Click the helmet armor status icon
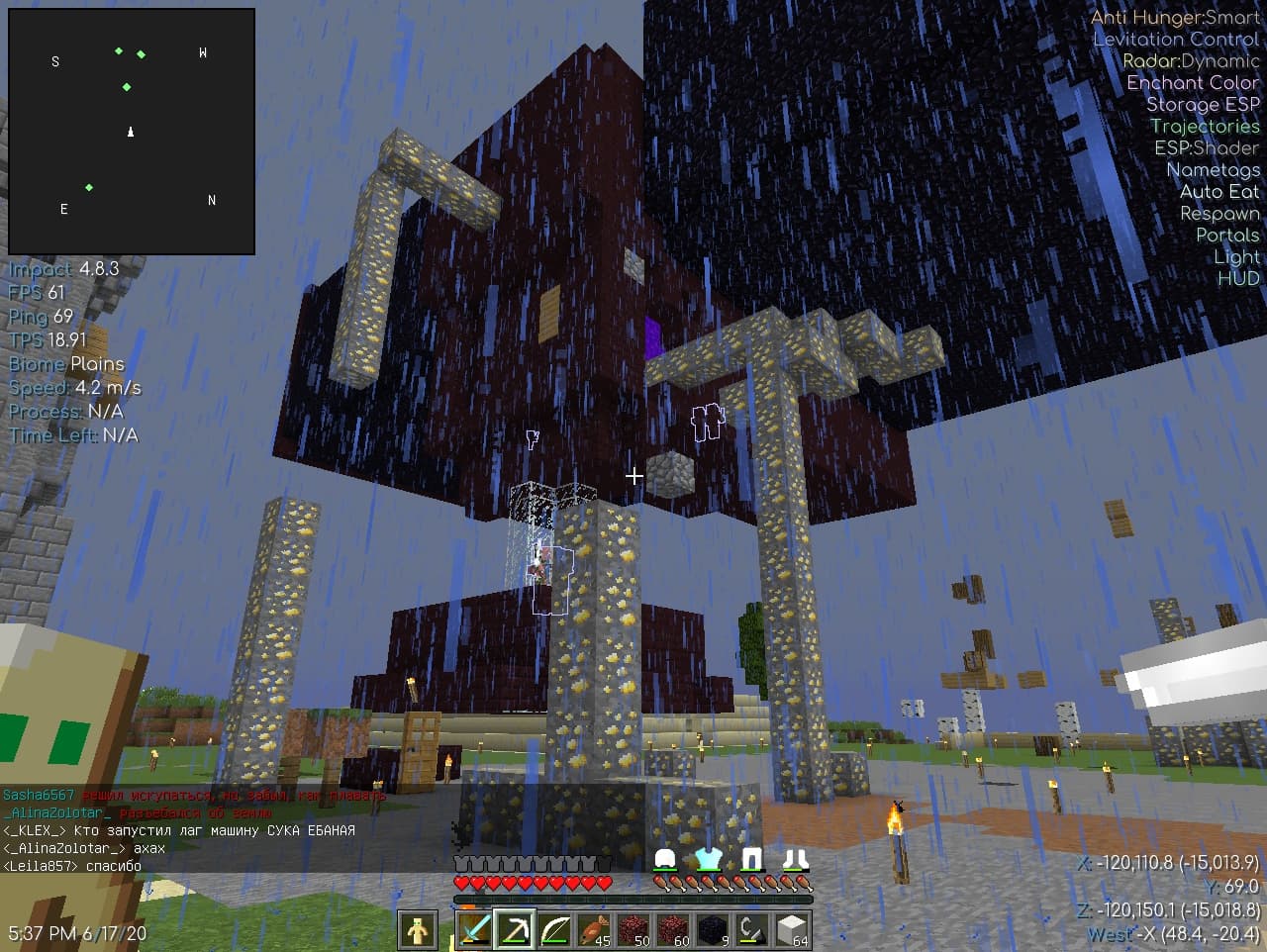The image size is (1267, 952). pyautogui.click(x=665, y=859)
